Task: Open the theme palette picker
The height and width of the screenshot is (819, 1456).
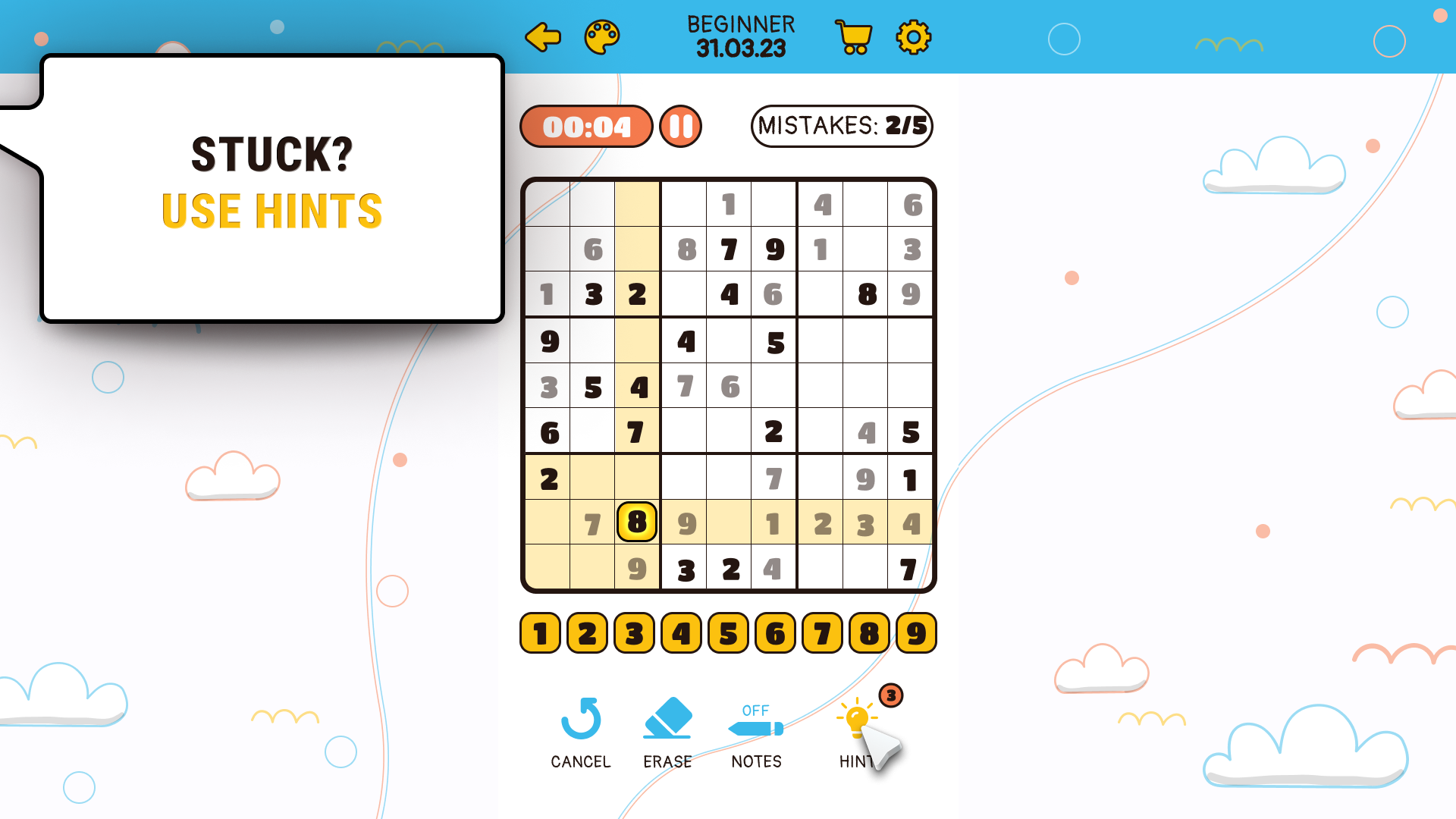Action: pos(601,36)
